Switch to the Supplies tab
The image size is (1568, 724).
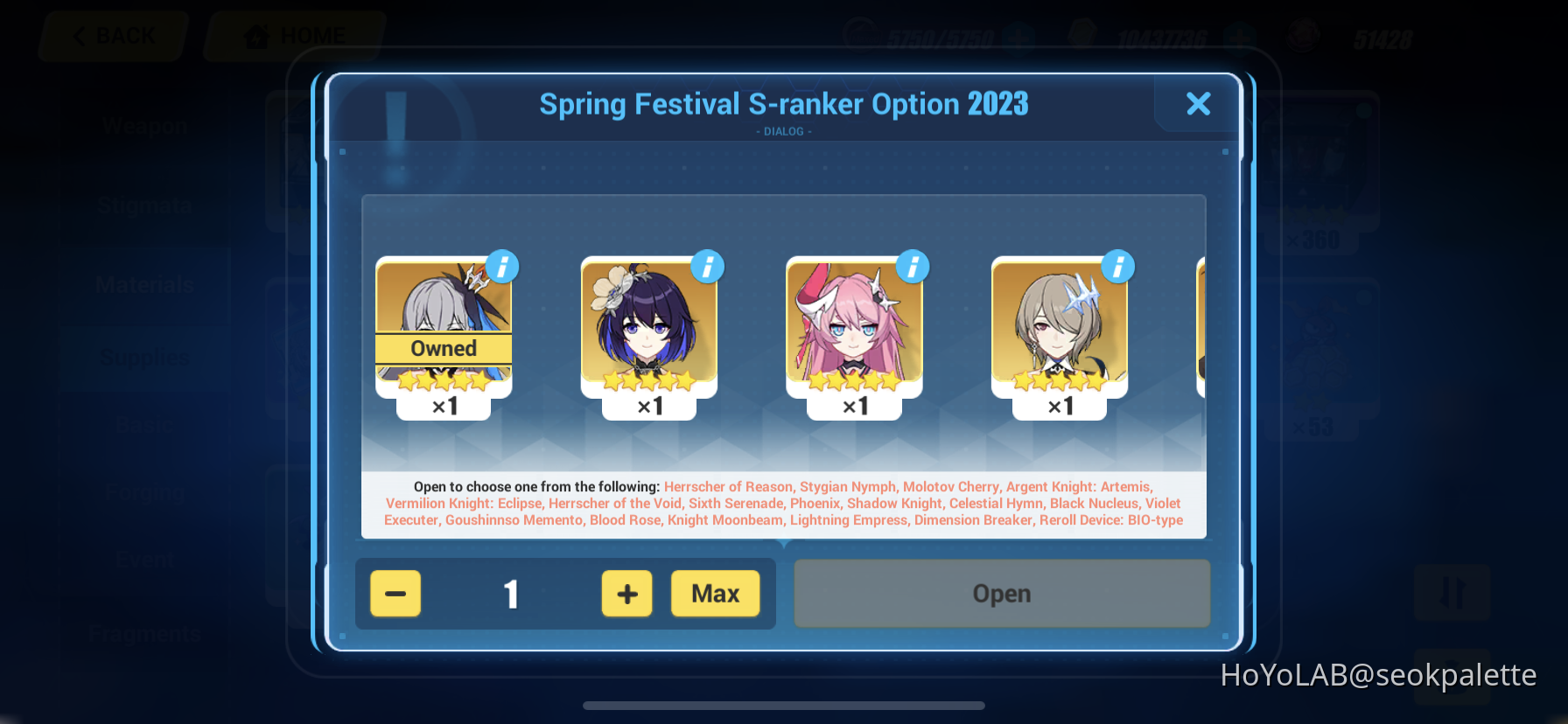pyautogui.click(x=143, y=357)
